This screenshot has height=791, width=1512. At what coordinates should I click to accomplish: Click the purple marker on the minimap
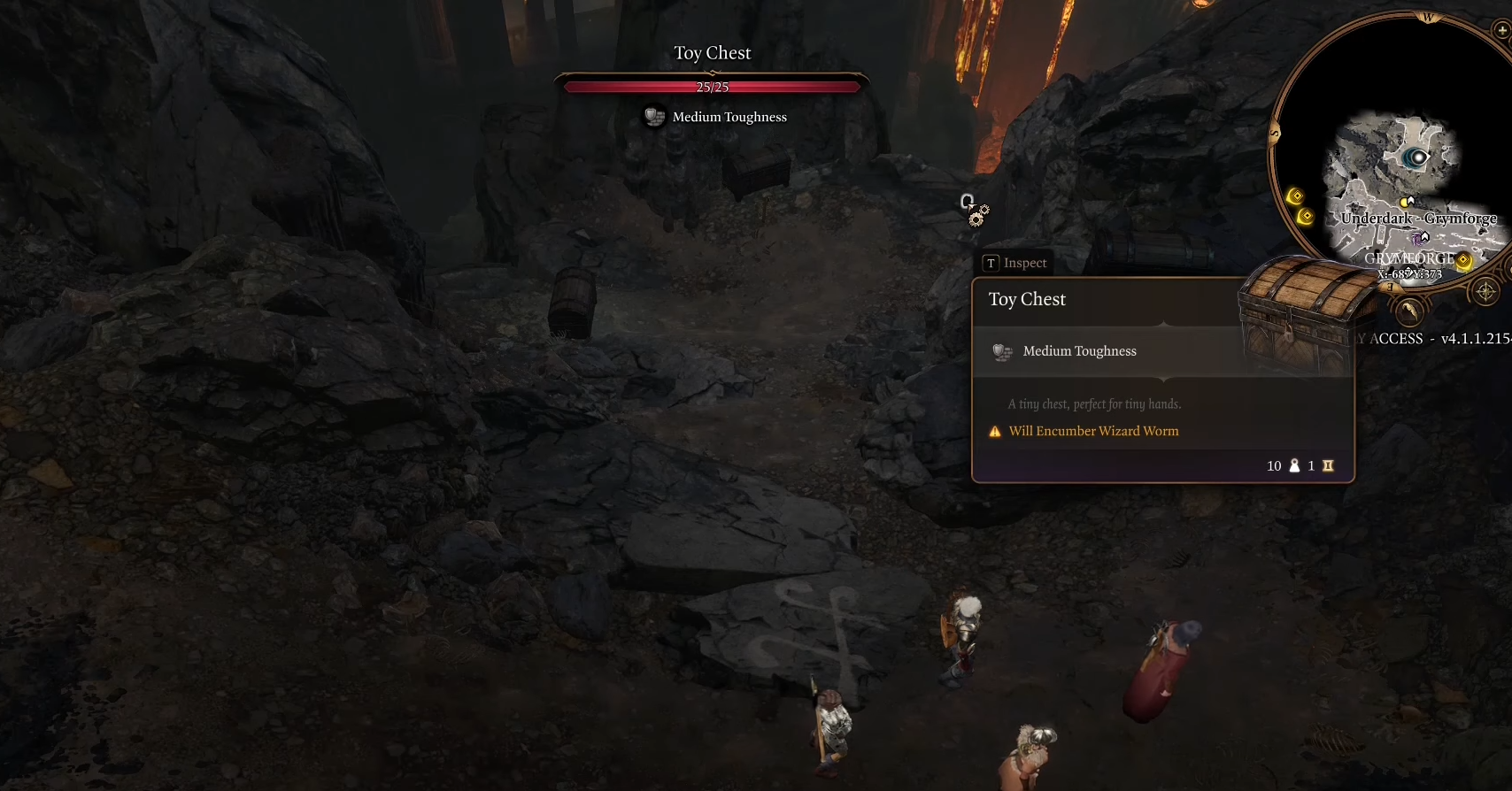point(1417,237)
